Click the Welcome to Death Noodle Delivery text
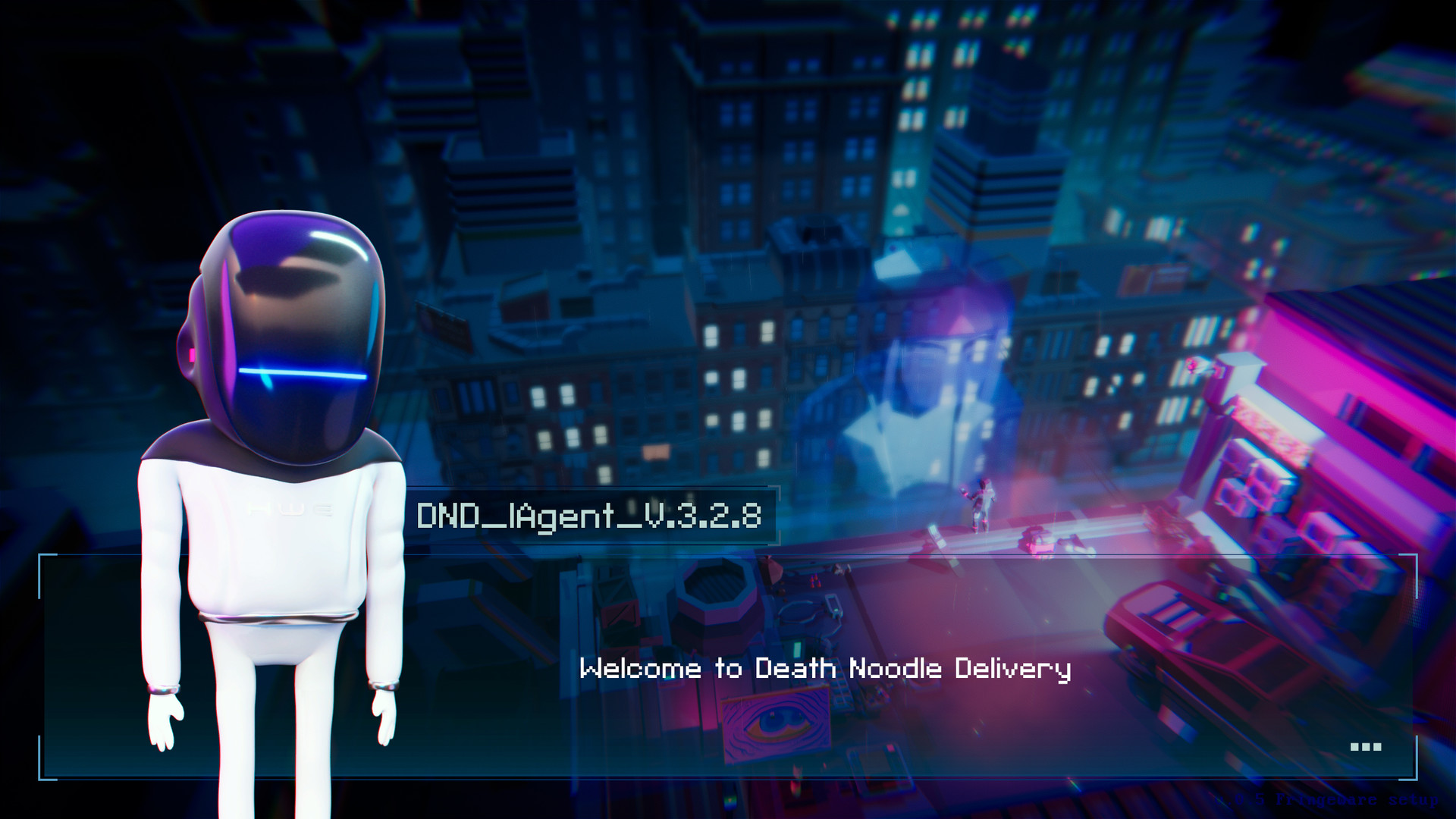1456x819 pixels. [x=827, y=669]
